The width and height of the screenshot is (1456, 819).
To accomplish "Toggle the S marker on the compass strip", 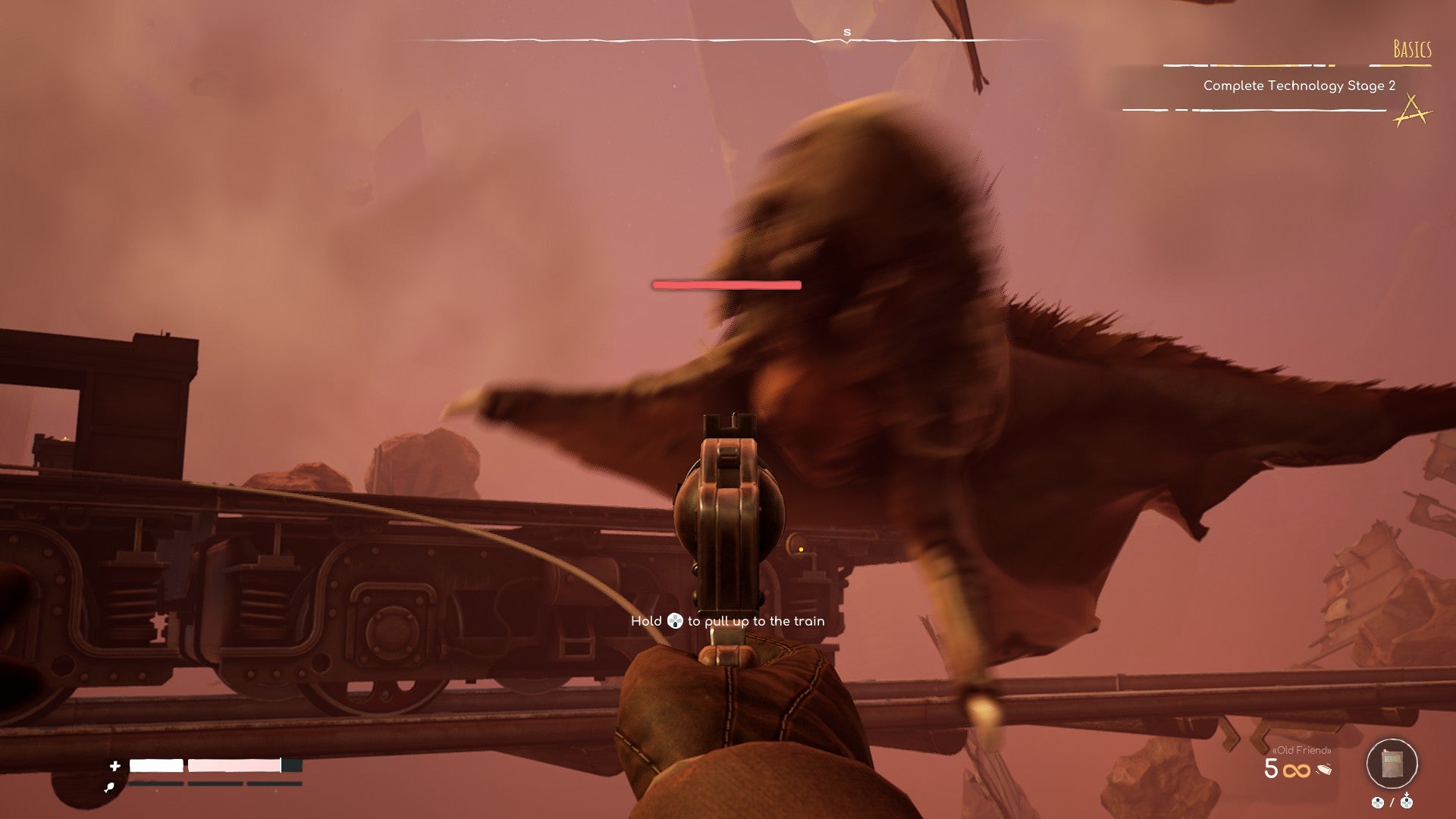I will (x=846, y=33).
